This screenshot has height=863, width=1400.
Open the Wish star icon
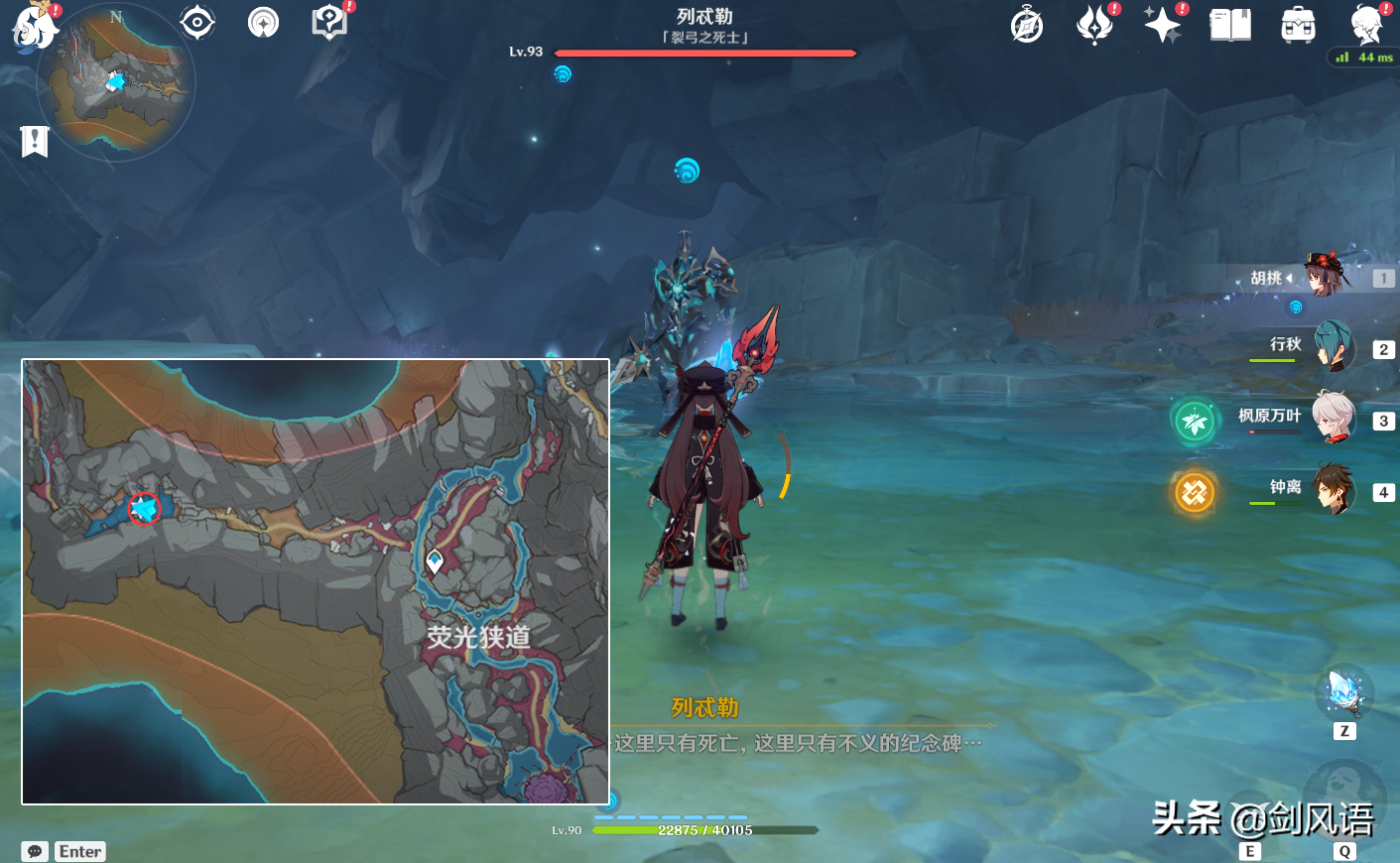pos(1162,25)
